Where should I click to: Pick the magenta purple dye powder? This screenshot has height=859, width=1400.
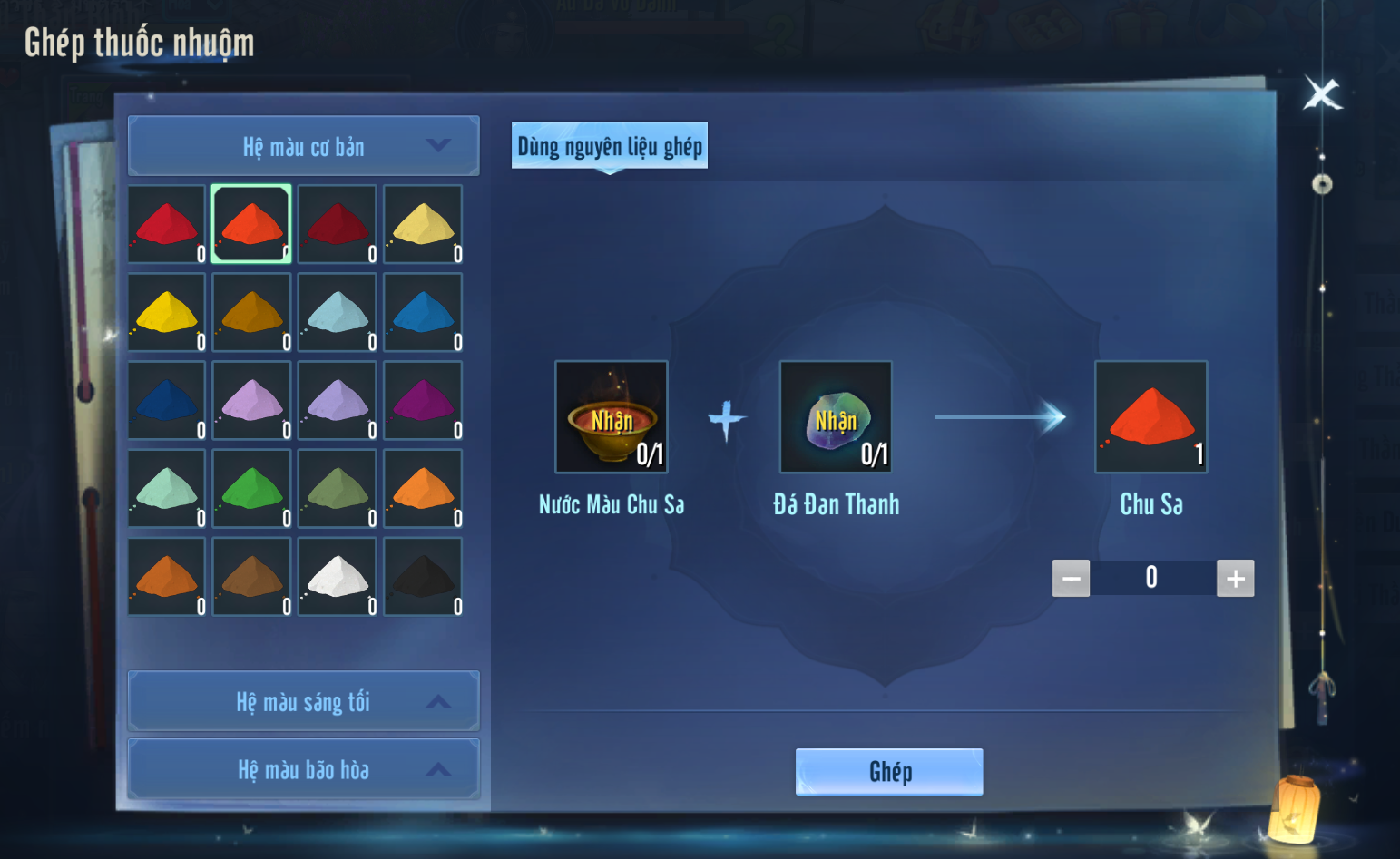(x=423, y=401)
